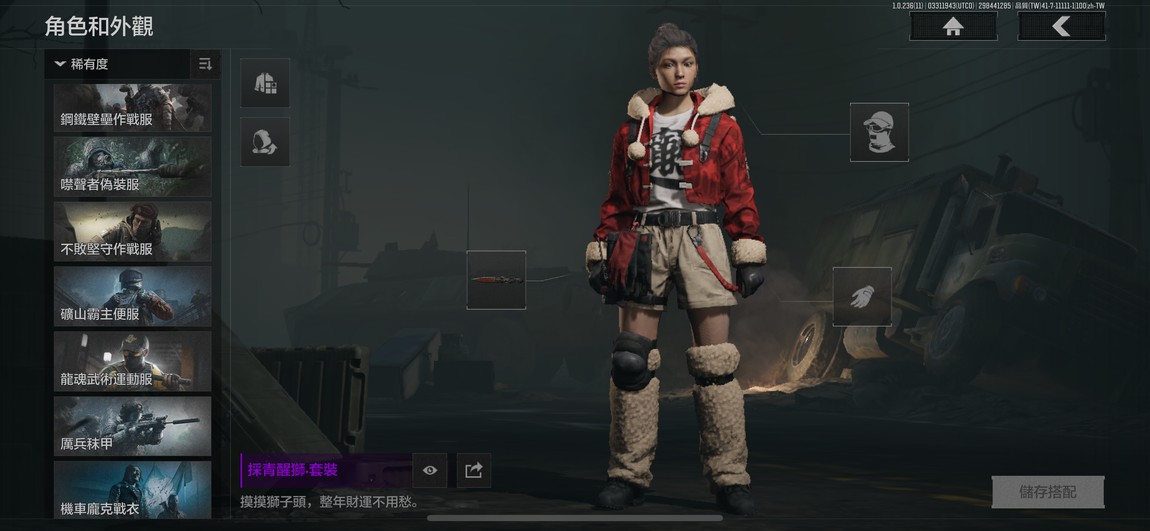Pick the 不敗堅守作戰服 outfit
The image size is (1150, 531).
click(x=132, y=232)
